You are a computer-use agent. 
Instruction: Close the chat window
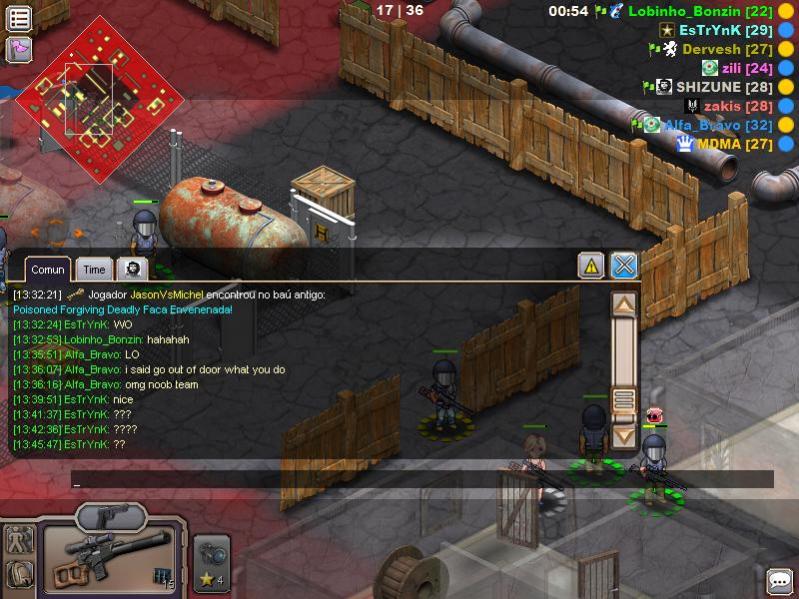624,265
